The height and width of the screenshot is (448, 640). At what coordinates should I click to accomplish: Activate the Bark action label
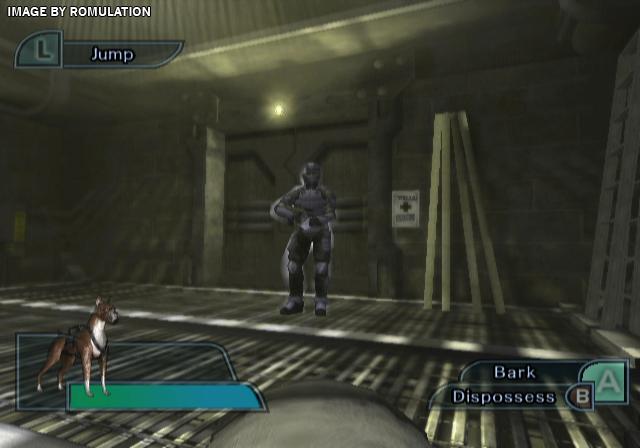pos(515,372)
